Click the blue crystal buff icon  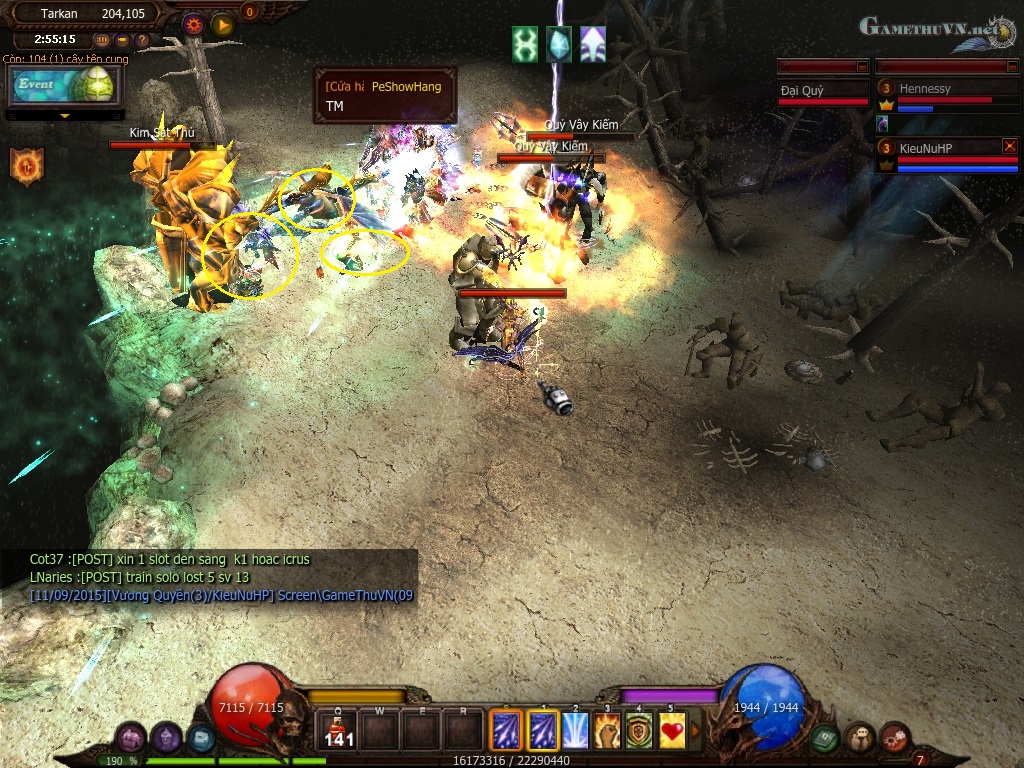click(x=559, y=44)
